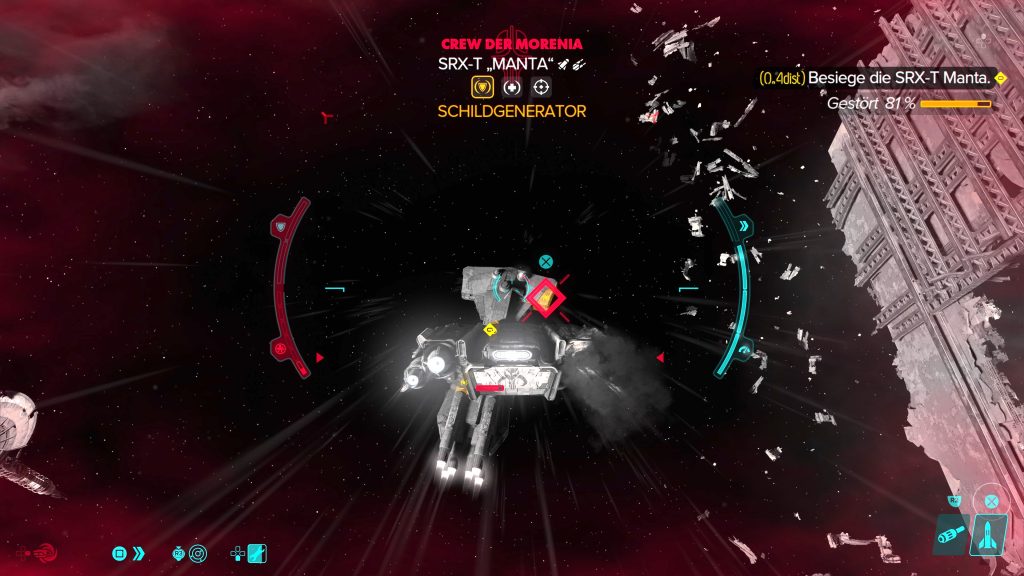Pick the crosshair weapons subsystem target icon
This screenshot has width=1024, height=576.
click(x=541, y=87)
